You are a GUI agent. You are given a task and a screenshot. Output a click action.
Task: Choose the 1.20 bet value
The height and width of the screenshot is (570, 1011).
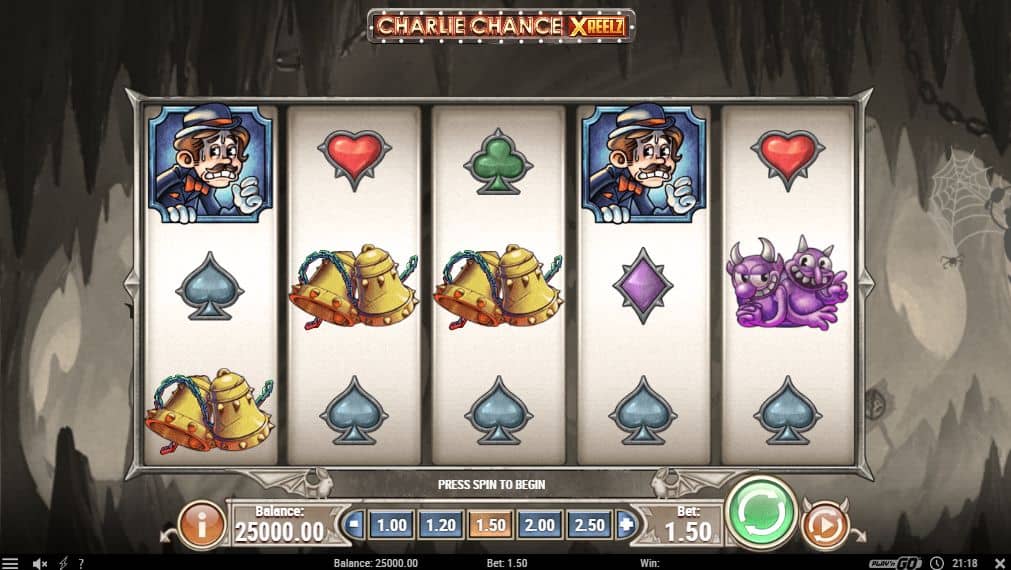(x=440, y=524)
